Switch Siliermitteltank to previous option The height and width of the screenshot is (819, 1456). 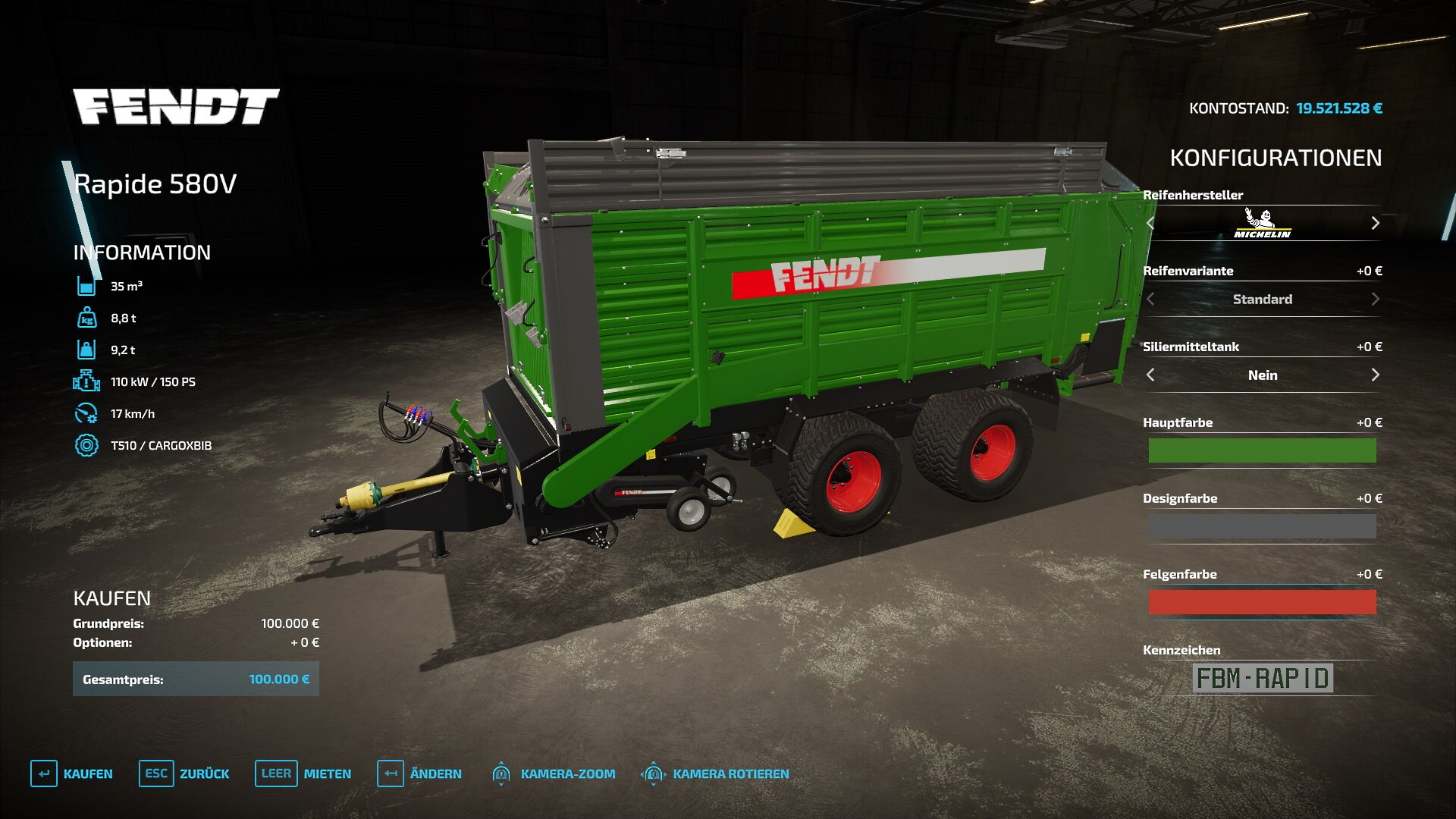(1151, 375)
